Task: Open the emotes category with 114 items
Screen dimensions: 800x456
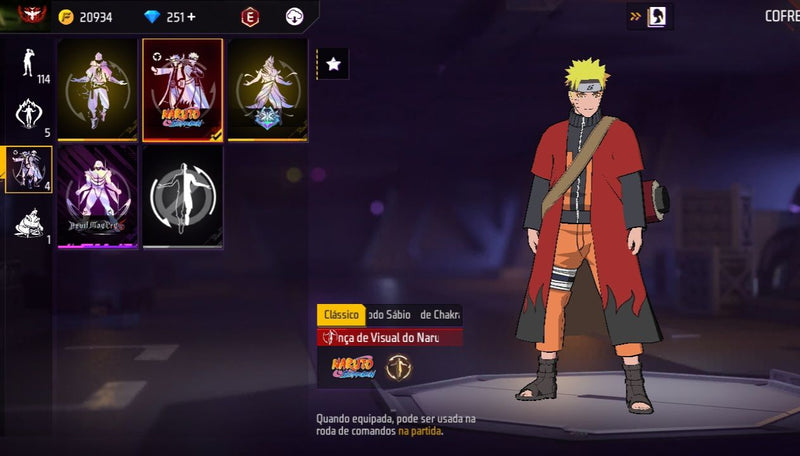Action: 29,65
